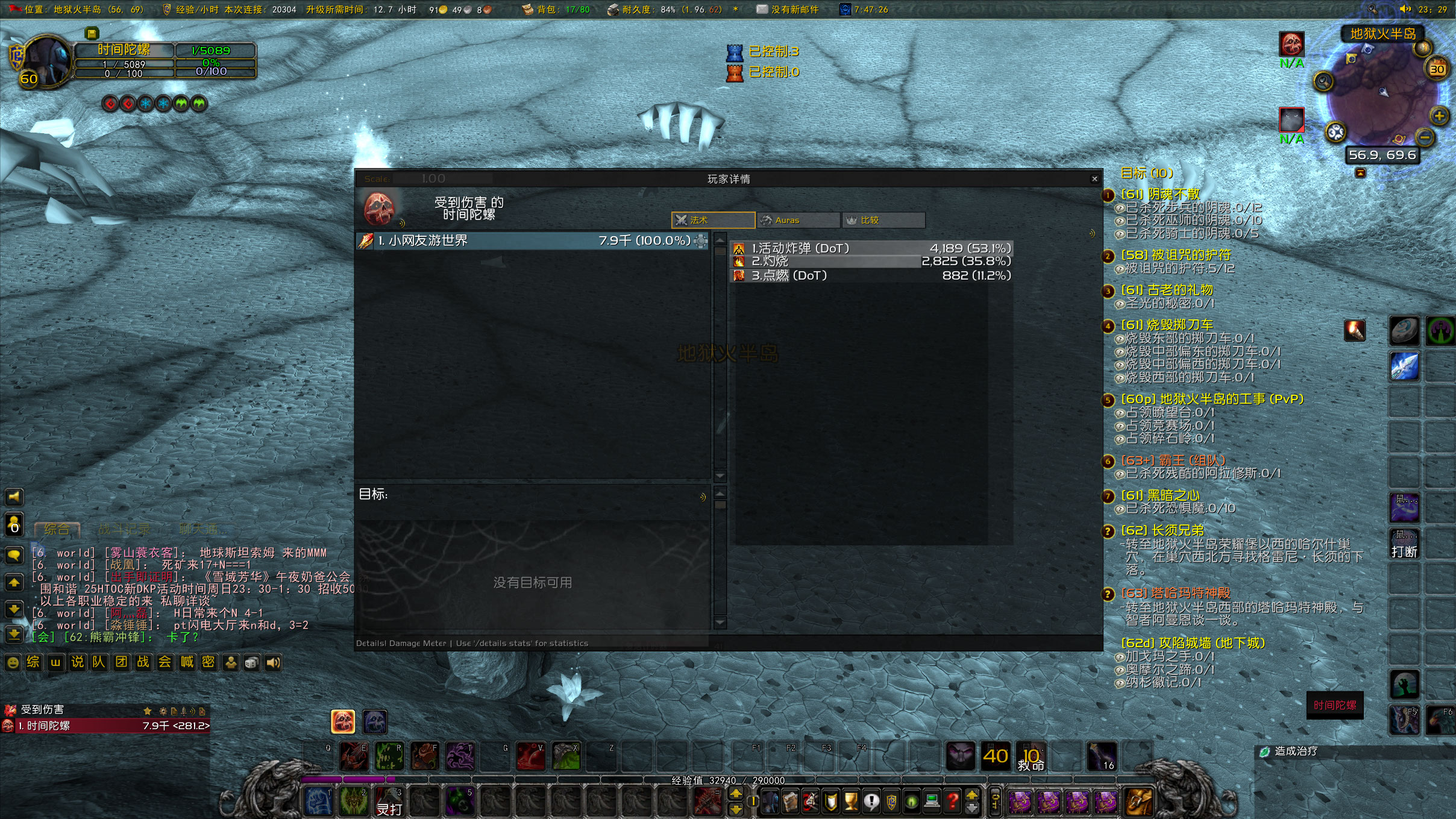Click the sword segment icon on Details bar
1456x819 pixels.
pyautogui.click(x=184, y=711)
